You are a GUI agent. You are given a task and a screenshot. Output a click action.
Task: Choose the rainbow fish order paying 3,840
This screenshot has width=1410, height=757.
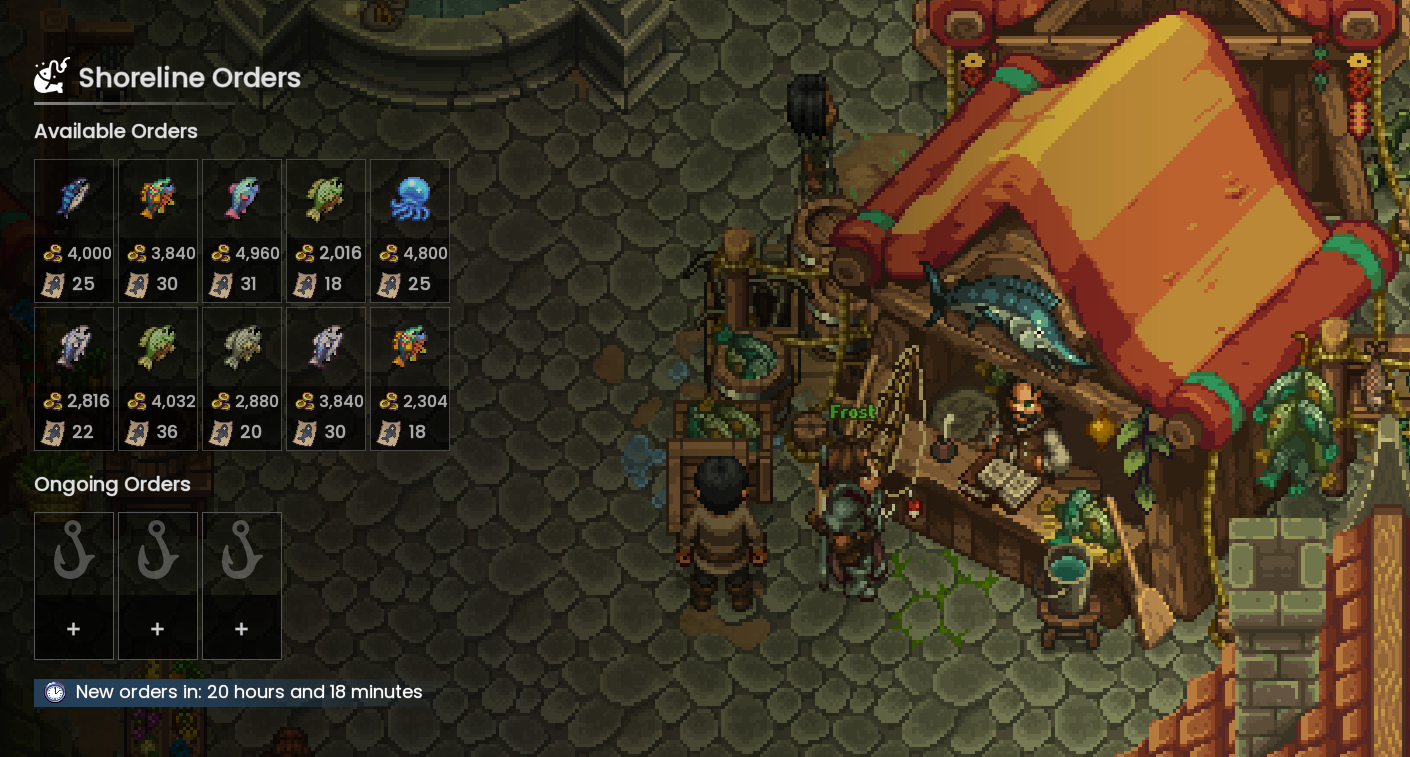(158, 231)
